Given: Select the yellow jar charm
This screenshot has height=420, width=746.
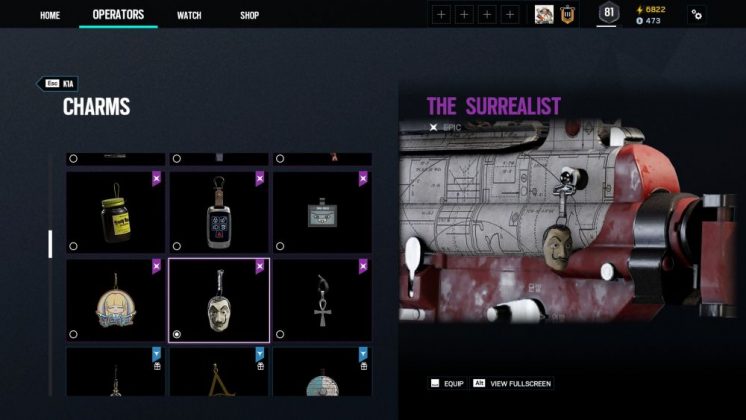Looking at the screenshot, I should click(x=116, y=212).
